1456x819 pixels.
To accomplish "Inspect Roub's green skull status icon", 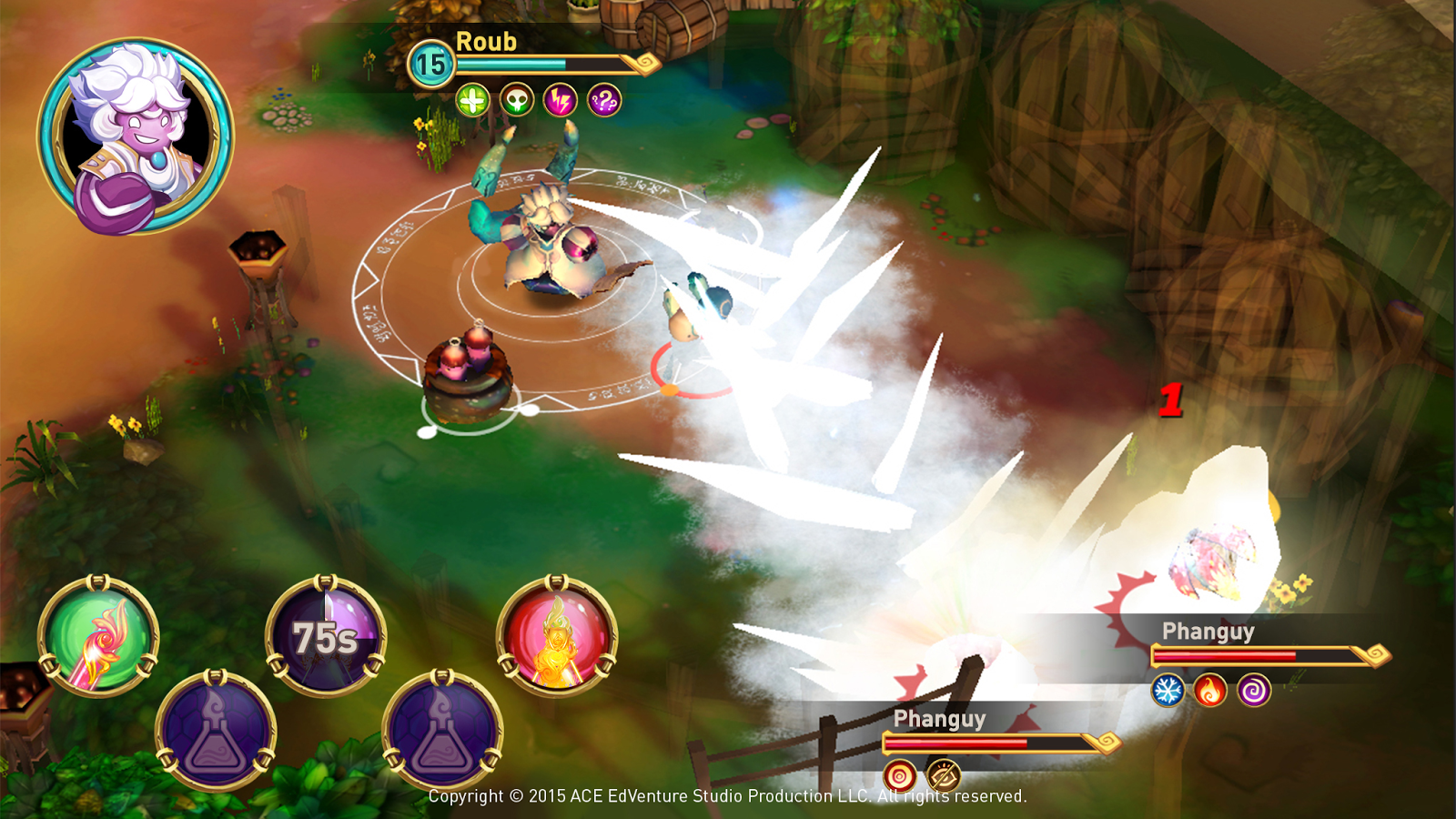I will pos(517,100).
